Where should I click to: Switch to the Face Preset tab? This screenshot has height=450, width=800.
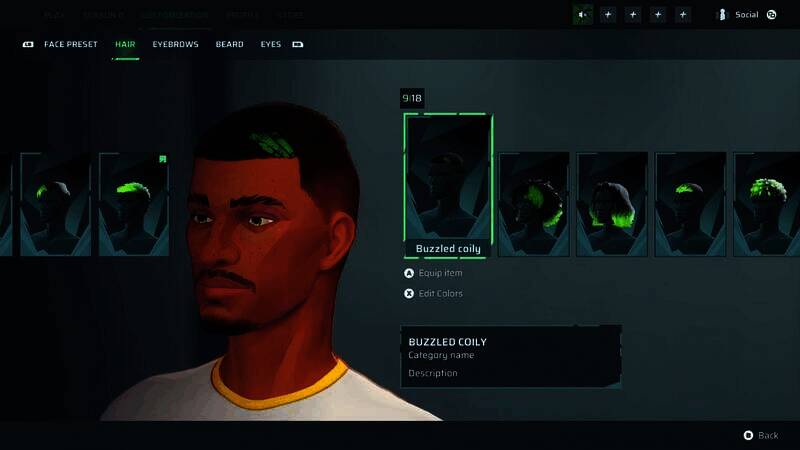click(x=70, y=44)
